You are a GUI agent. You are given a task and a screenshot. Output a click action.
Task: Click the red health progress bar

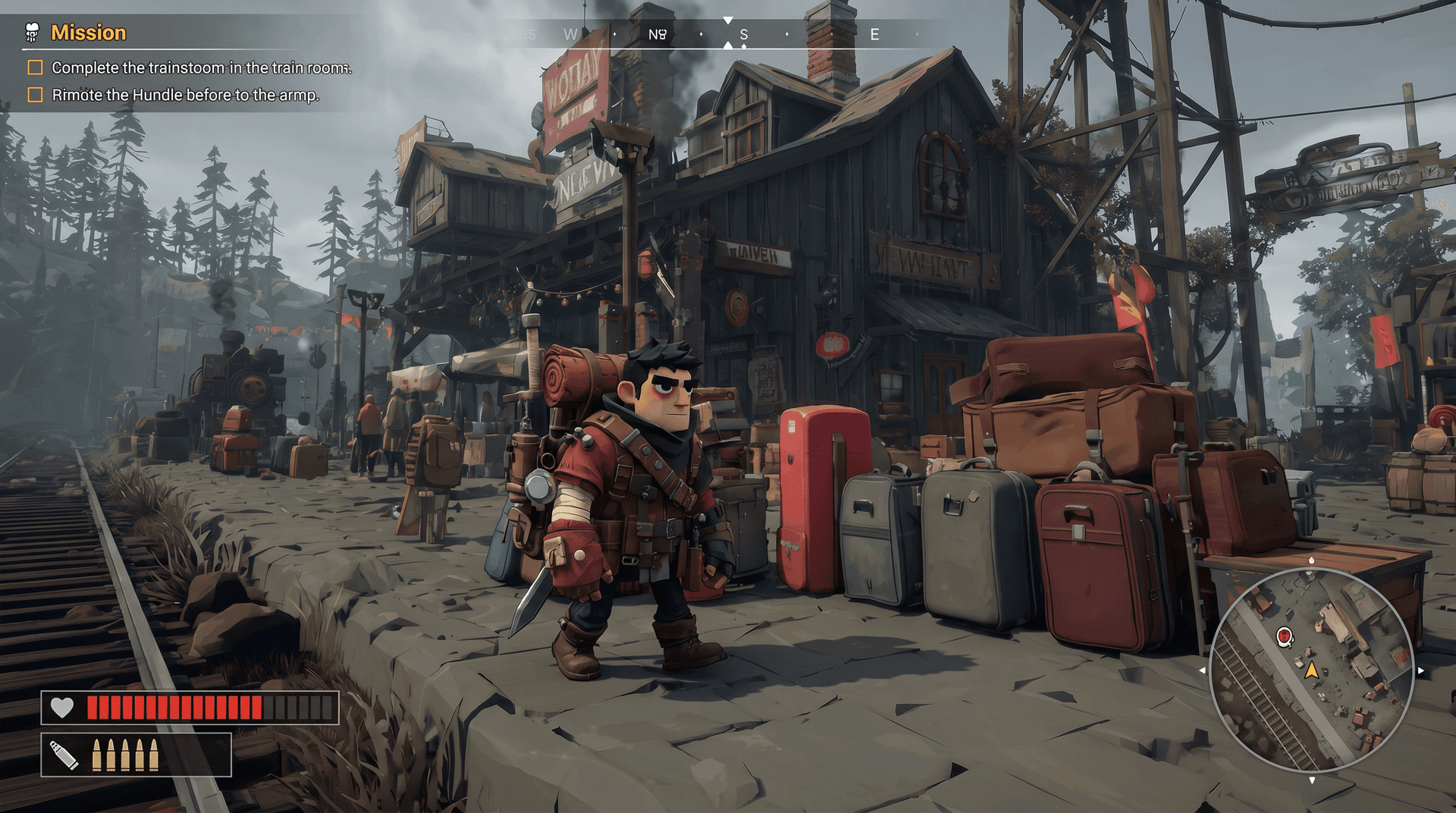(174, 707)
